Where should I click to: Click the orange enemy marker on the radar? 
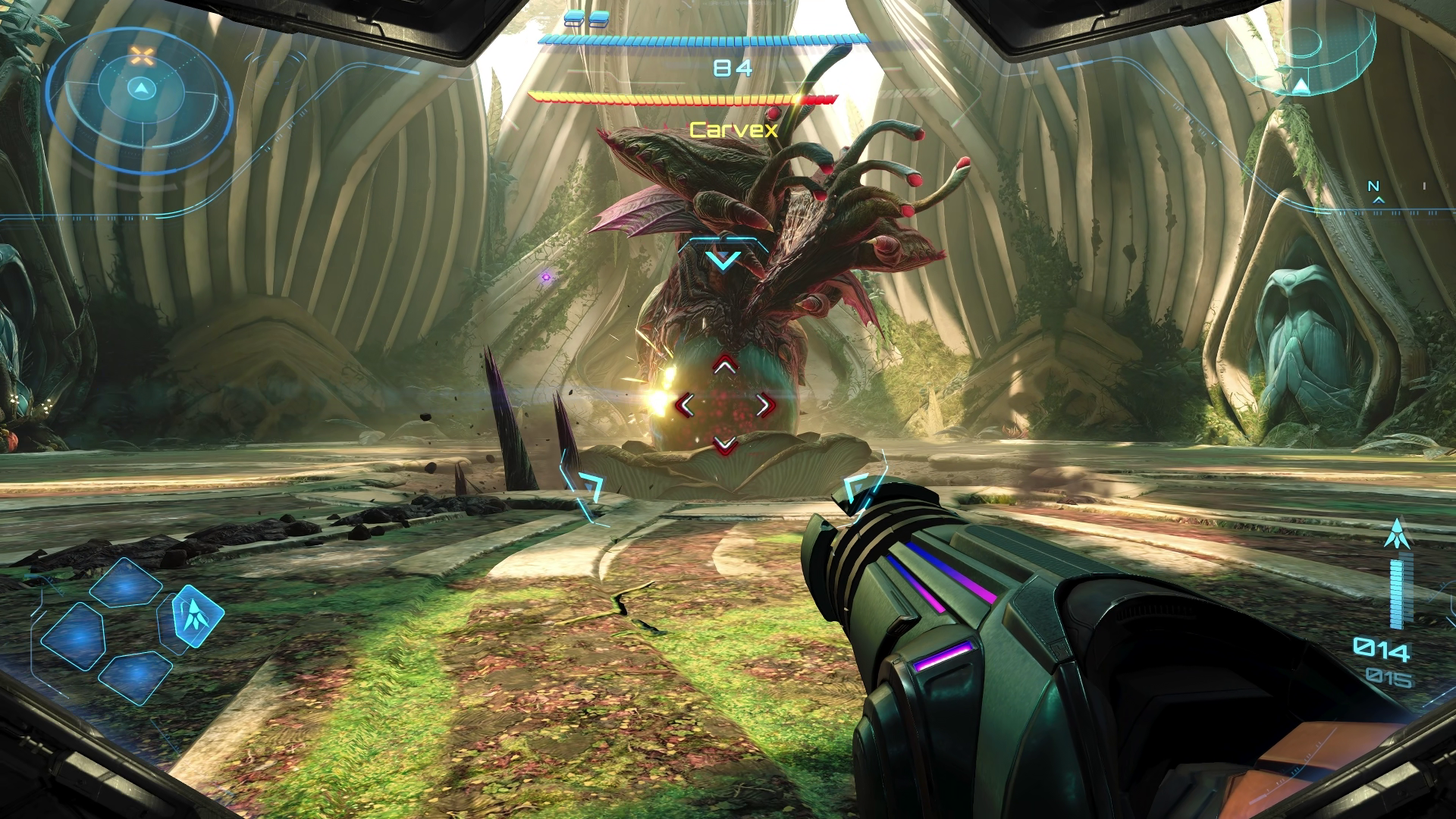click(x=140, y=55)
